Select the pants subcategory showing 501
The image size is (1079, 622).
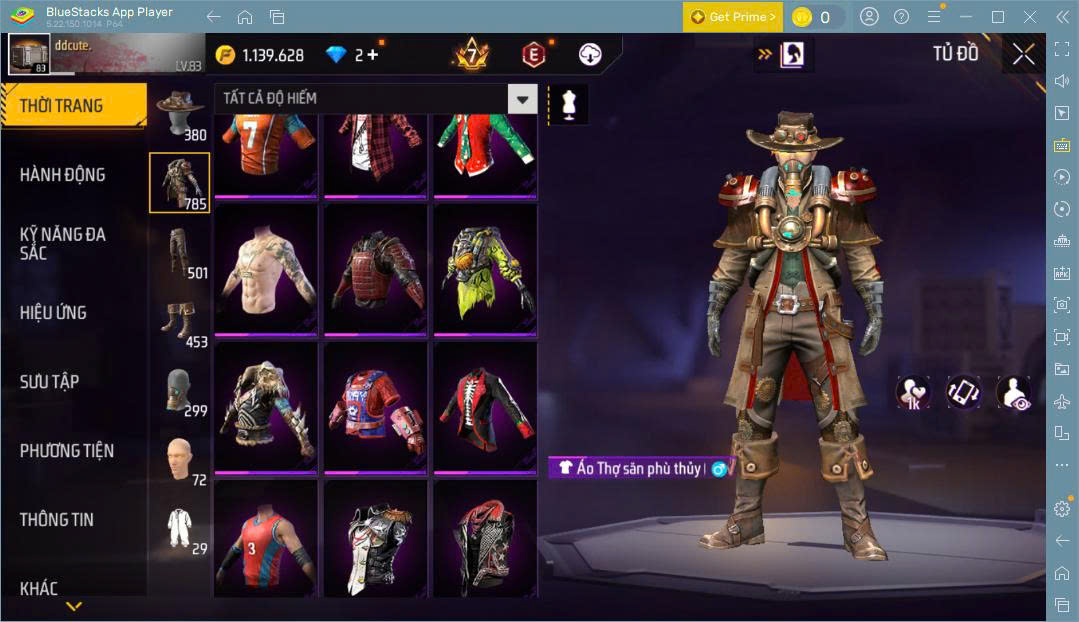(180, 252)
